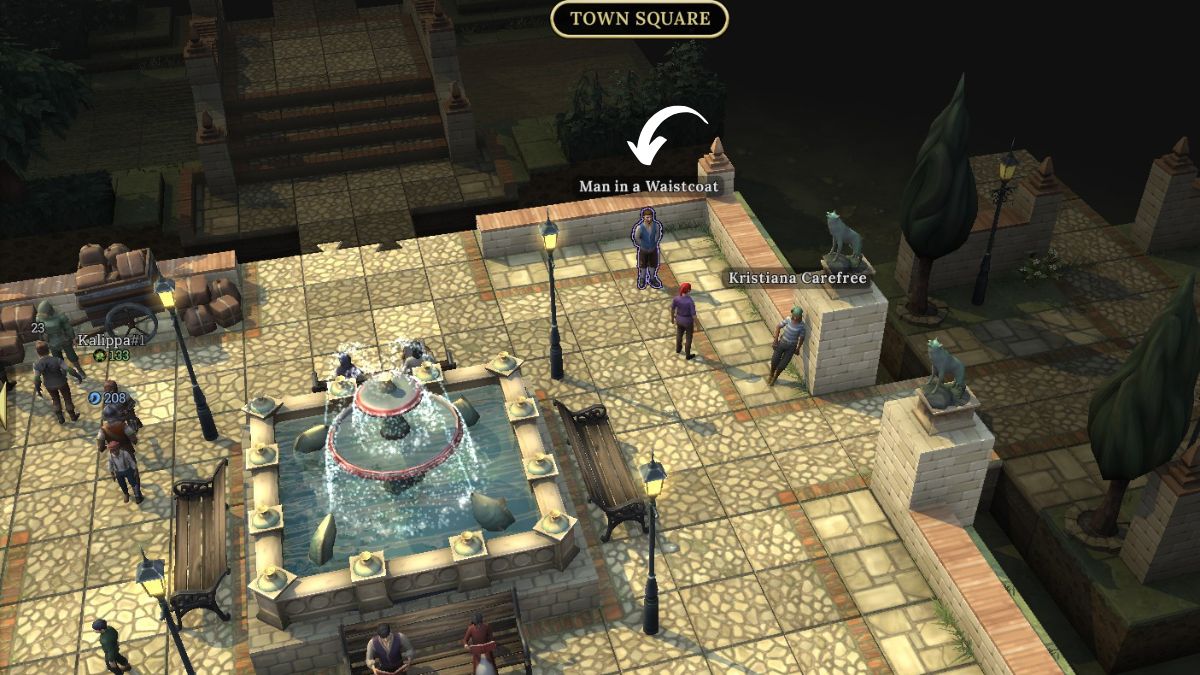Click the Town Square location banner

pos(639,19)
